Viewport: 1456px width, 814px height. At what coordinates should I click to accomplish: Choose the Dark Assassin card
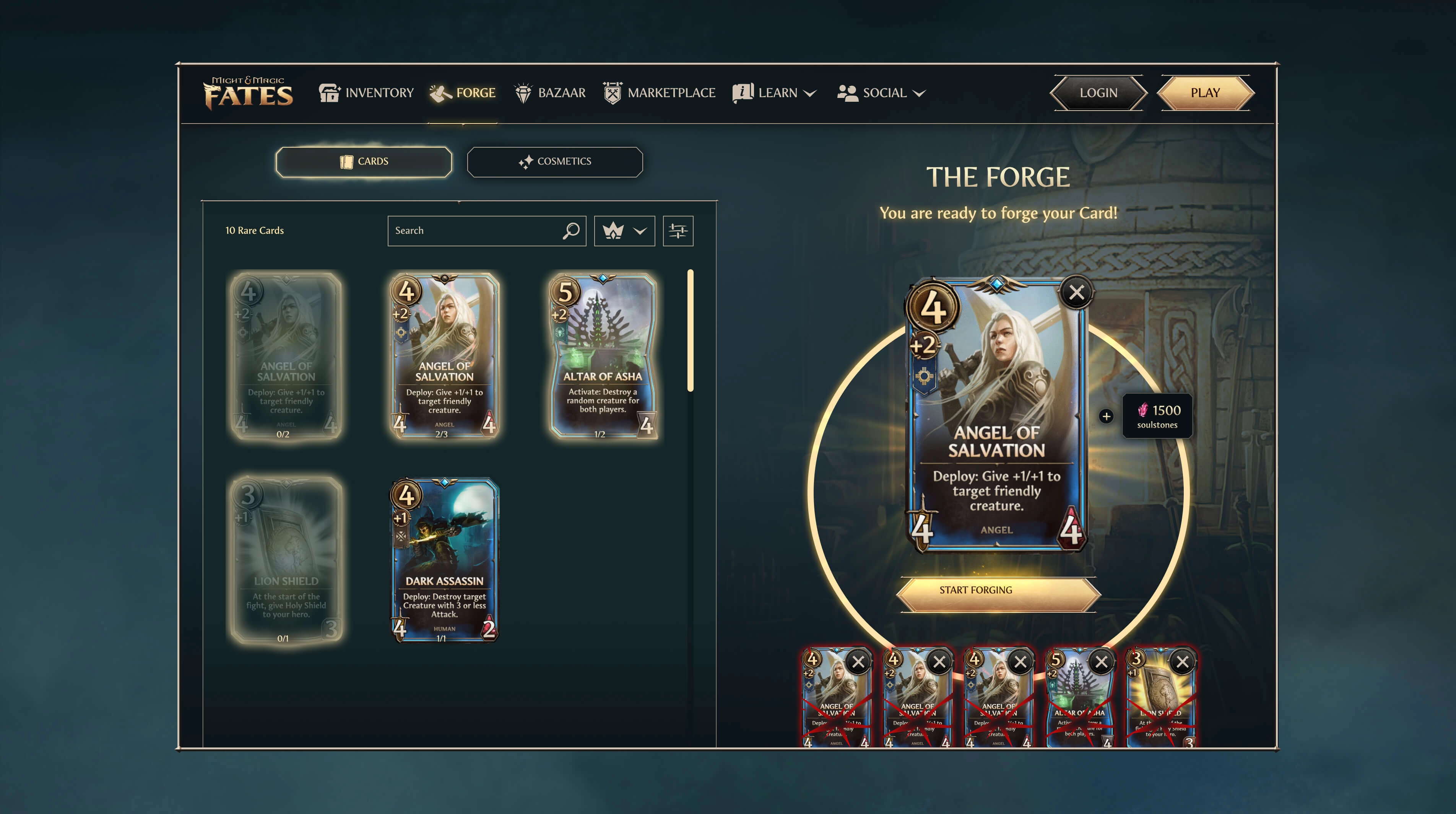[444, 560]
